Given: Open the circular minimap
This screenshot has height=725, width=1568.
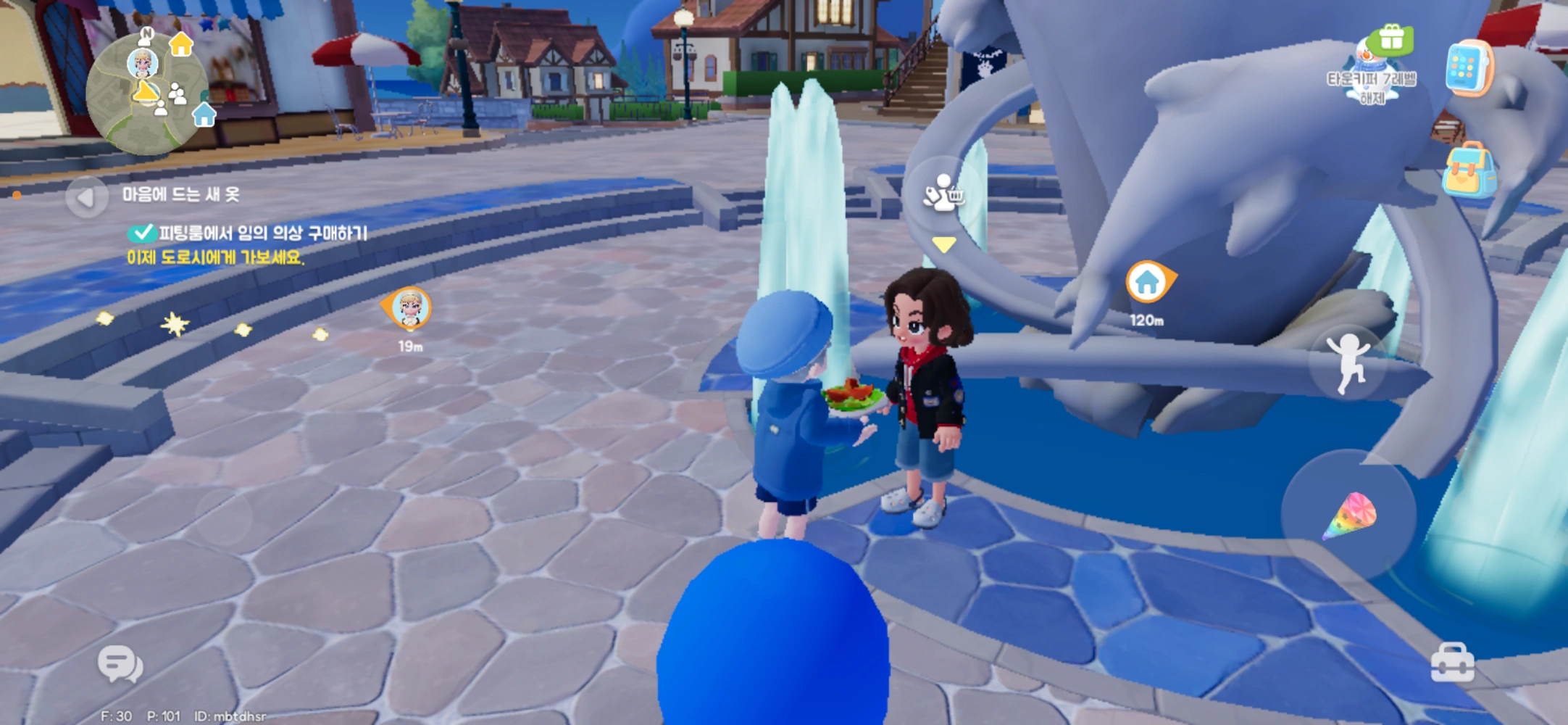Looking at the screenshot, I should click(146, 93).
